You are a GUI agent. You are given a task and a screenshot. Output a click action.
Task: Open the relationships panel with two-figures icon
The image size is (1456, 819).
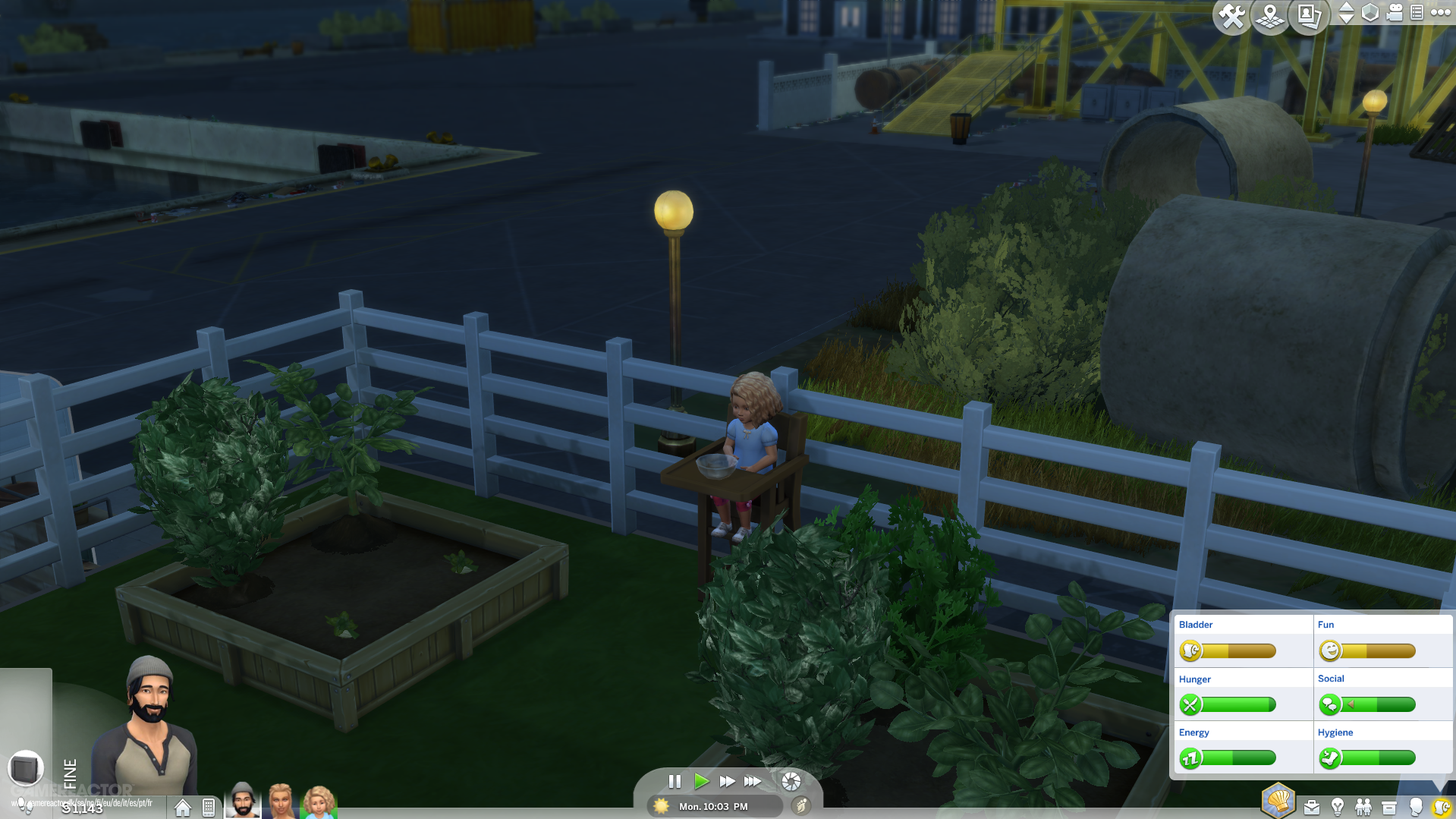tap(1363, 807)
